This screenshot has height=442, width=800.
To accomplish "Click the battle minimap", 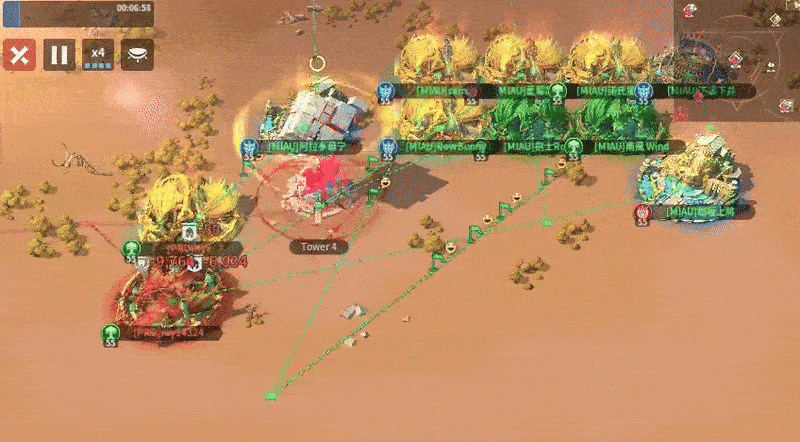I will [x=738, y=58].
